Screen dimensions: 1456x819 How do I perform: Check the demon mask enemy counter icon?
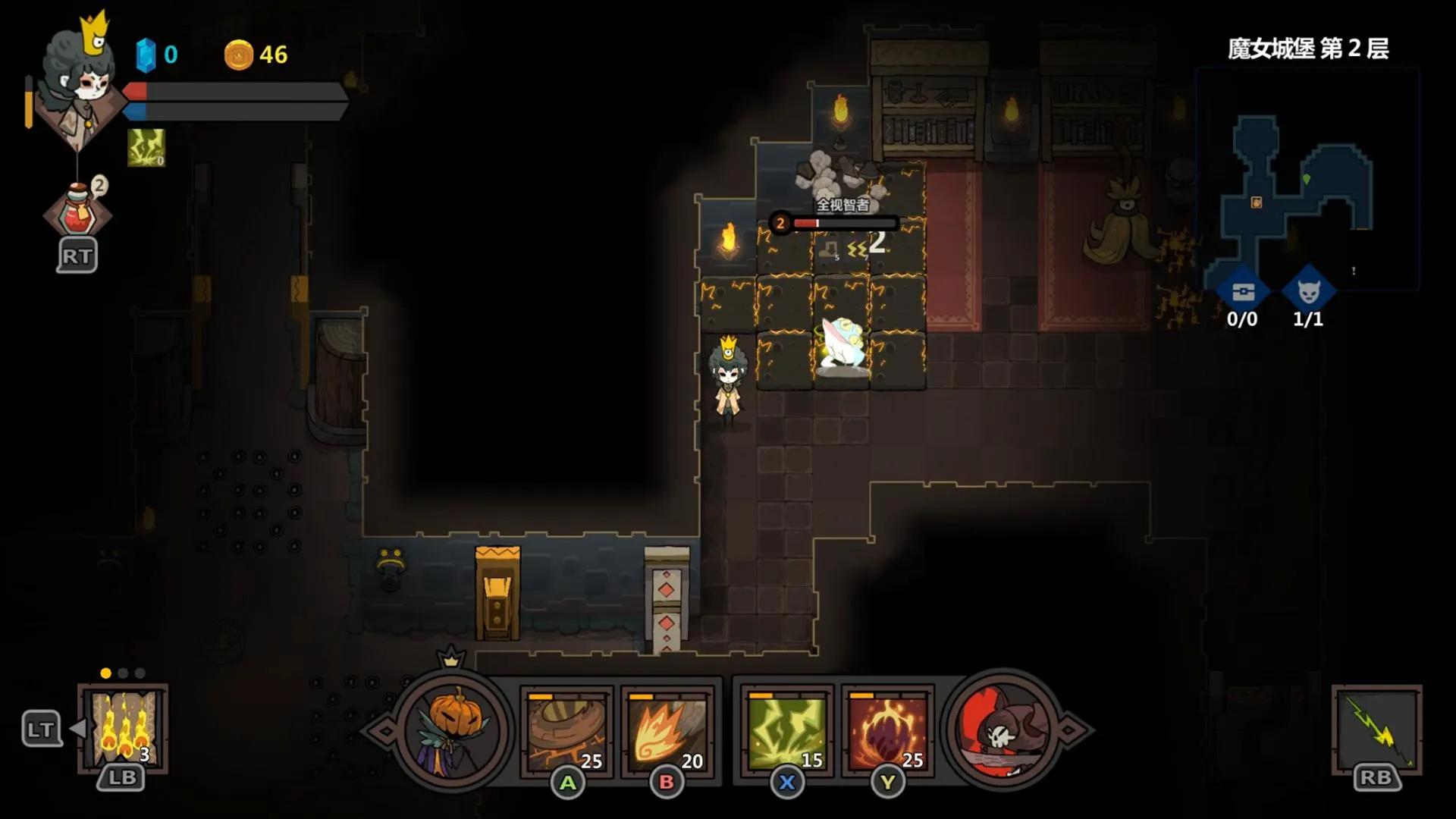click(1308, 292)
